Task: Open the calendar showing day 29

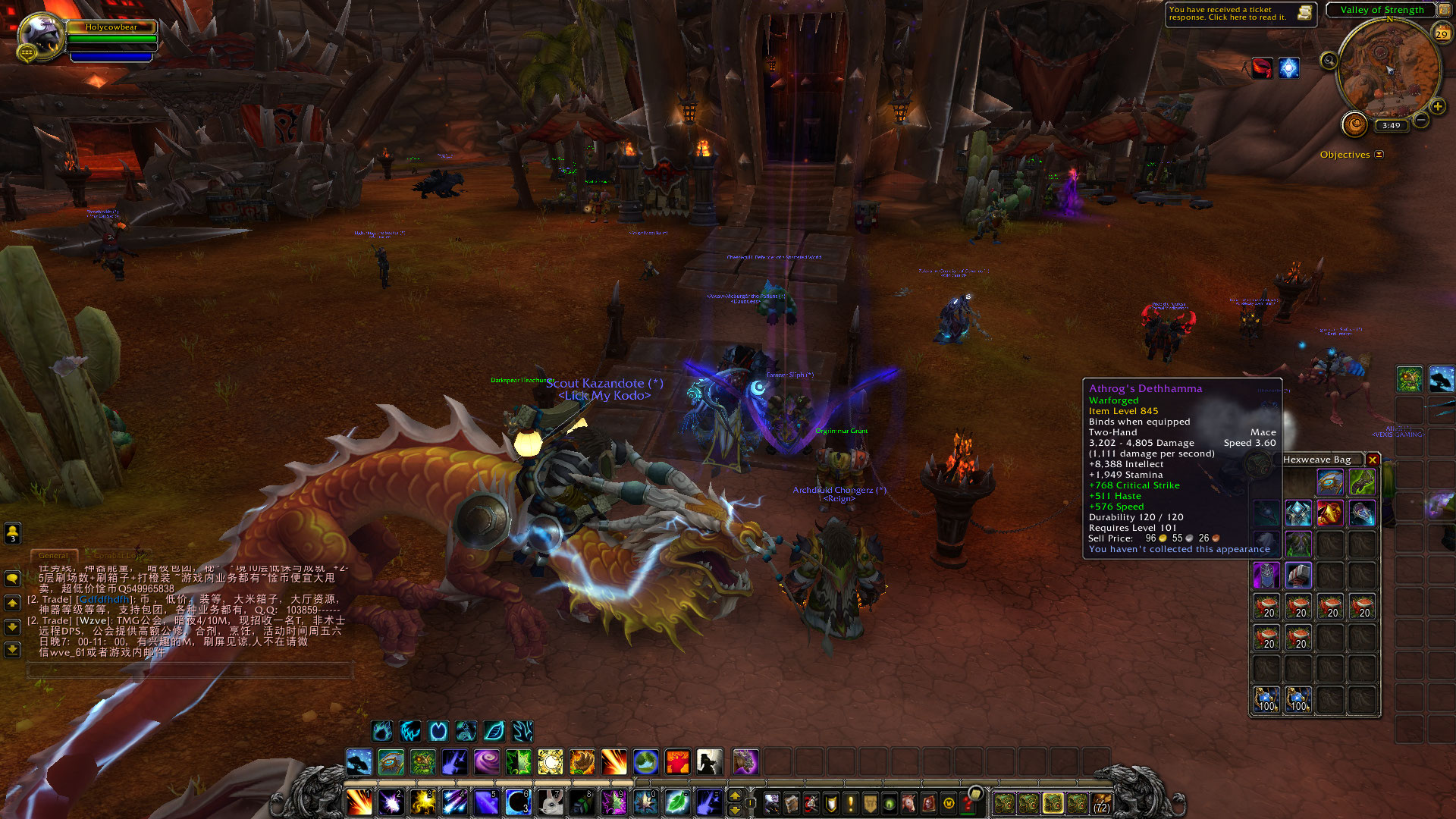Action: tap(1441, 33)
